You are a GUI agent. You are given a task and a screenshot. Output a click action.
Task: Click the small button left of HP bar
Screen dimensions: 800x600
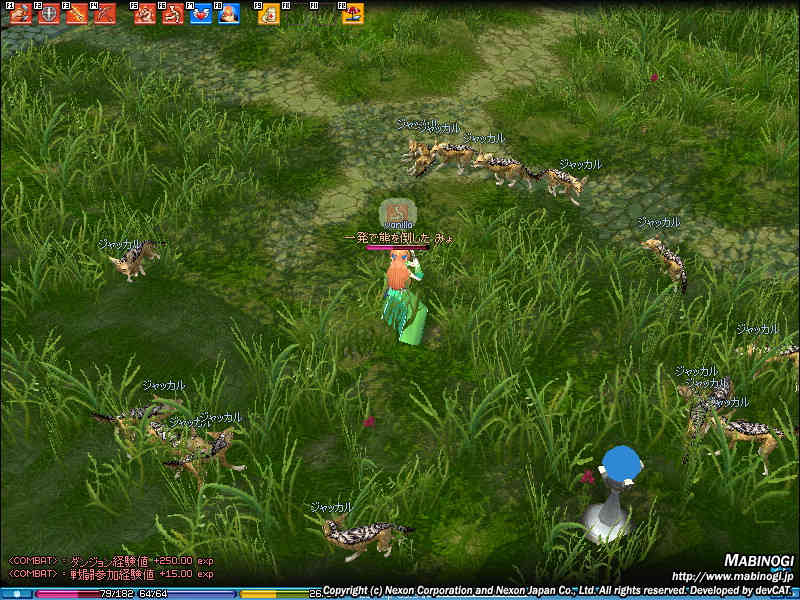pos(17,594)
